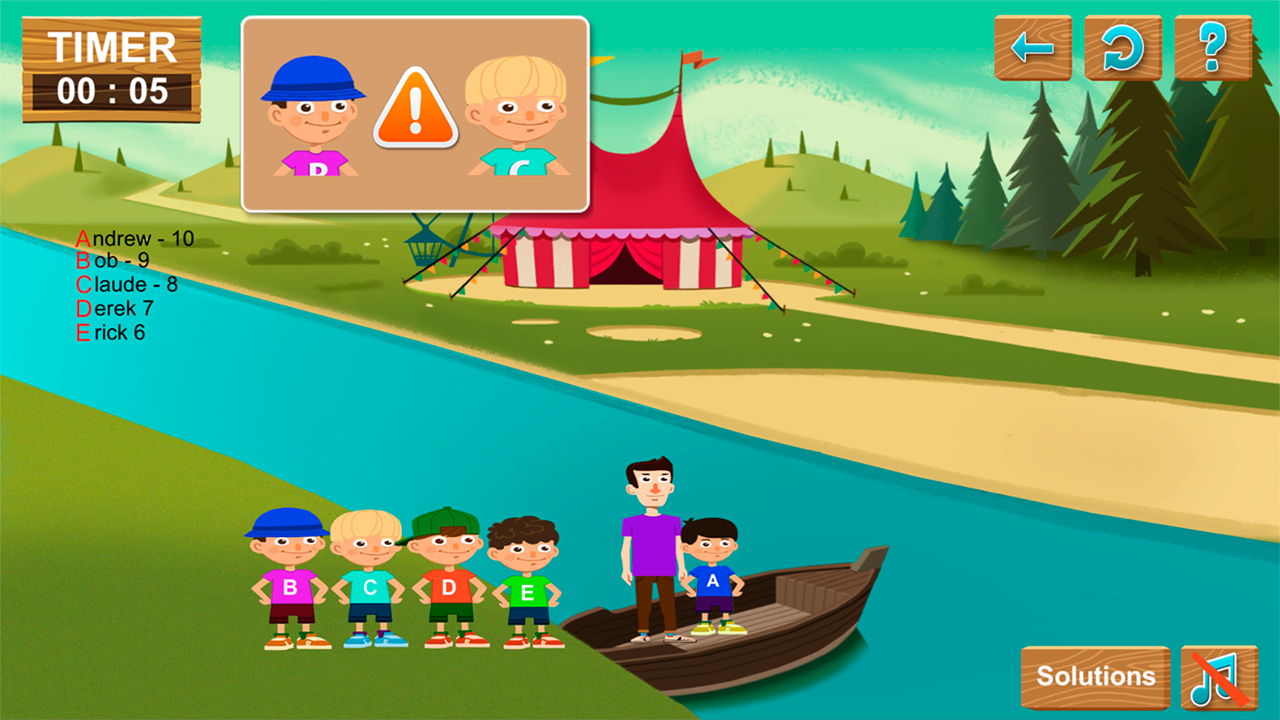Viewport: 1280px width, 720px height.
Task: Open the Solutions panel
Action: tap(1095, 676)
